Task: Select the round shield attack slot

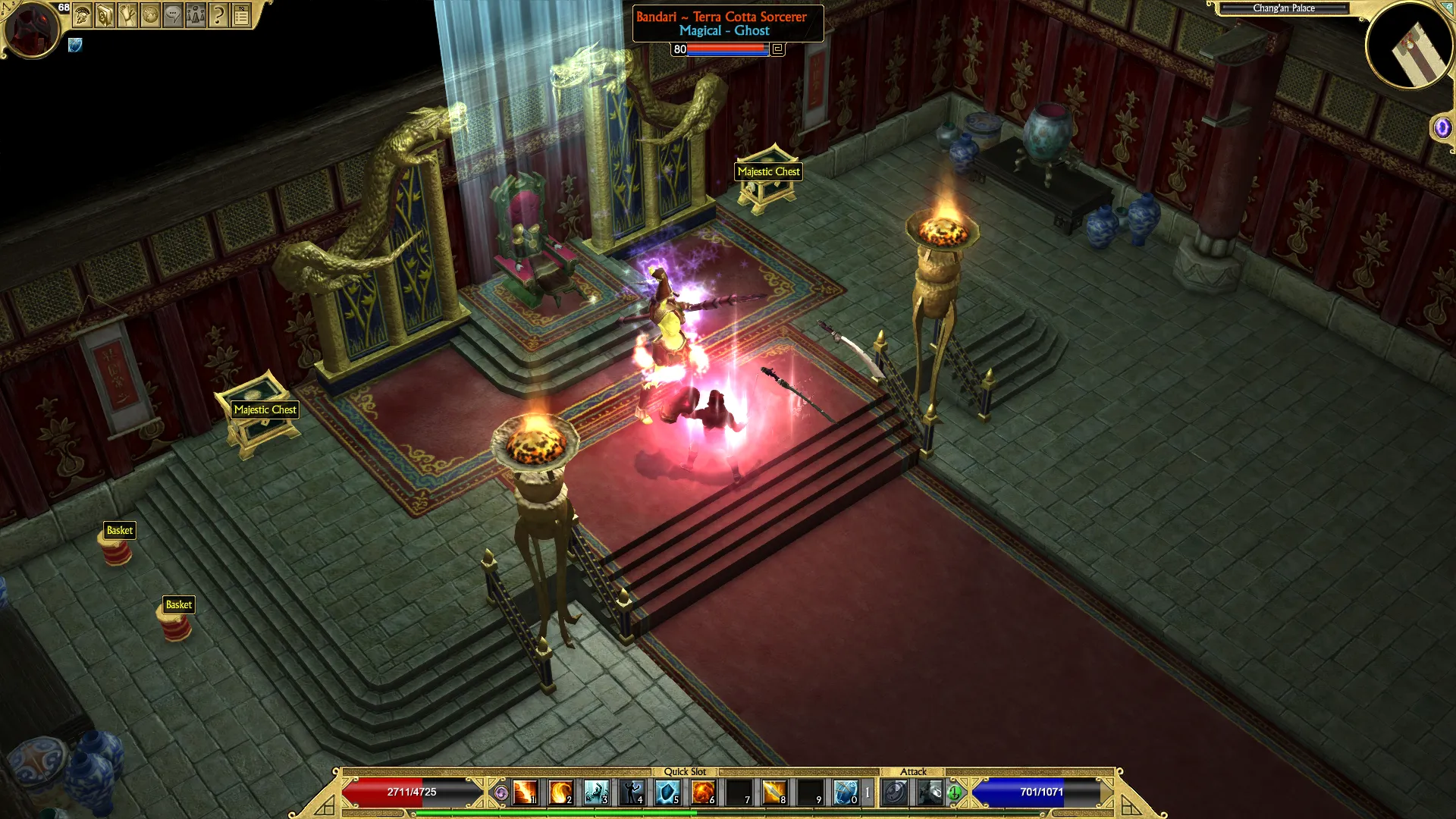Action: [x=895, y=792]
